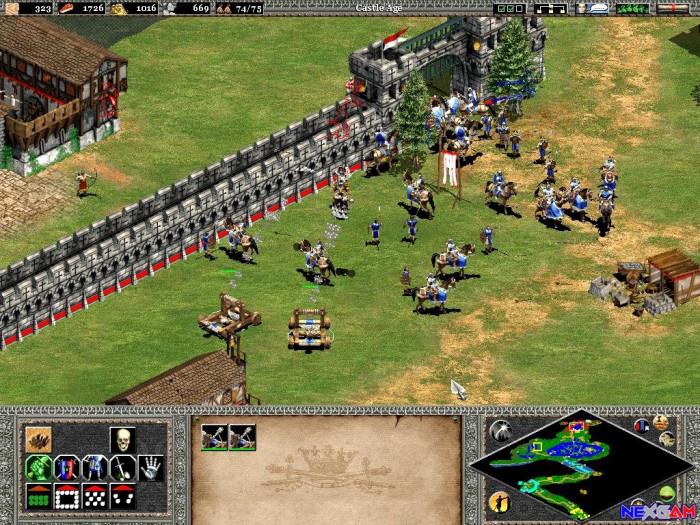The image size is (700, 525).
Task: Select the green line formation
Action: [x=39, y=495]
